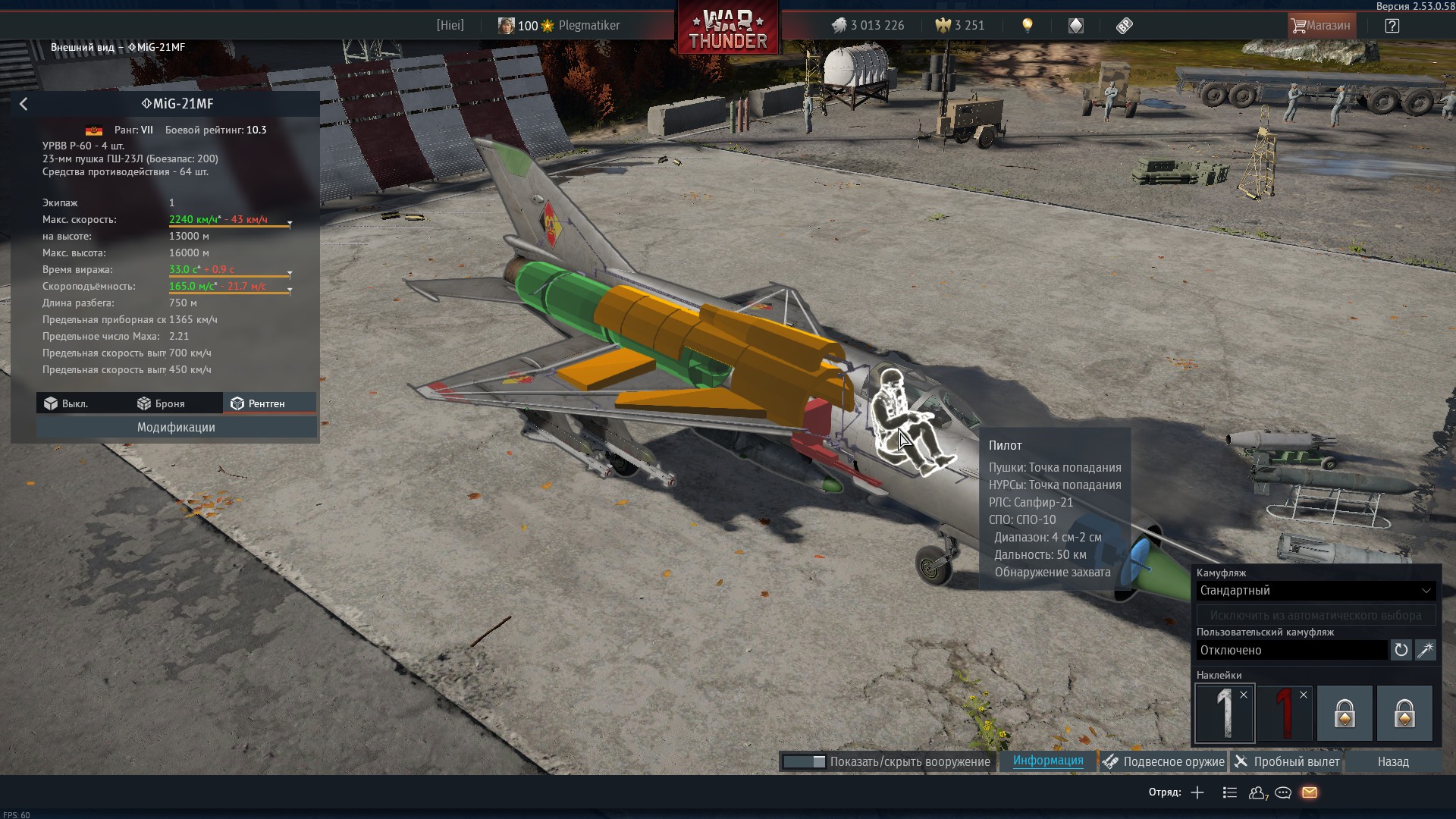Turn off the view mode with Выкл.
The width and height of the screenshot is (1456, 819).
(67, 403)
